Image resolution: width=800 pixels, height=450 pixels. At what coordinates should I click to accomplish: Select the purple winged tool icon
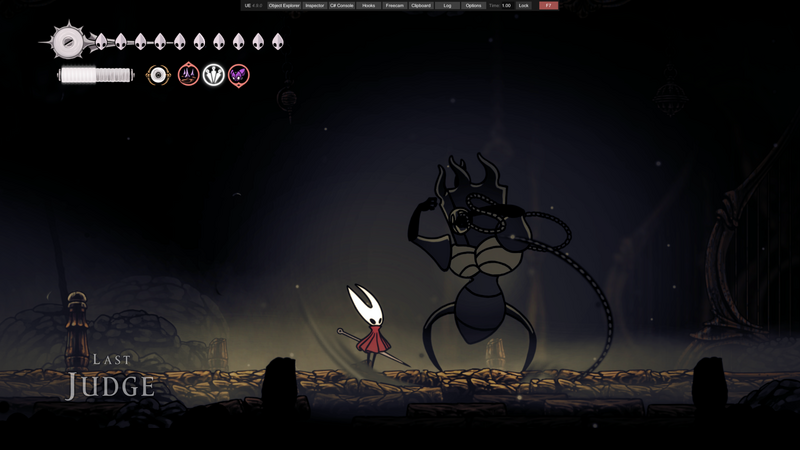[238, 75]
